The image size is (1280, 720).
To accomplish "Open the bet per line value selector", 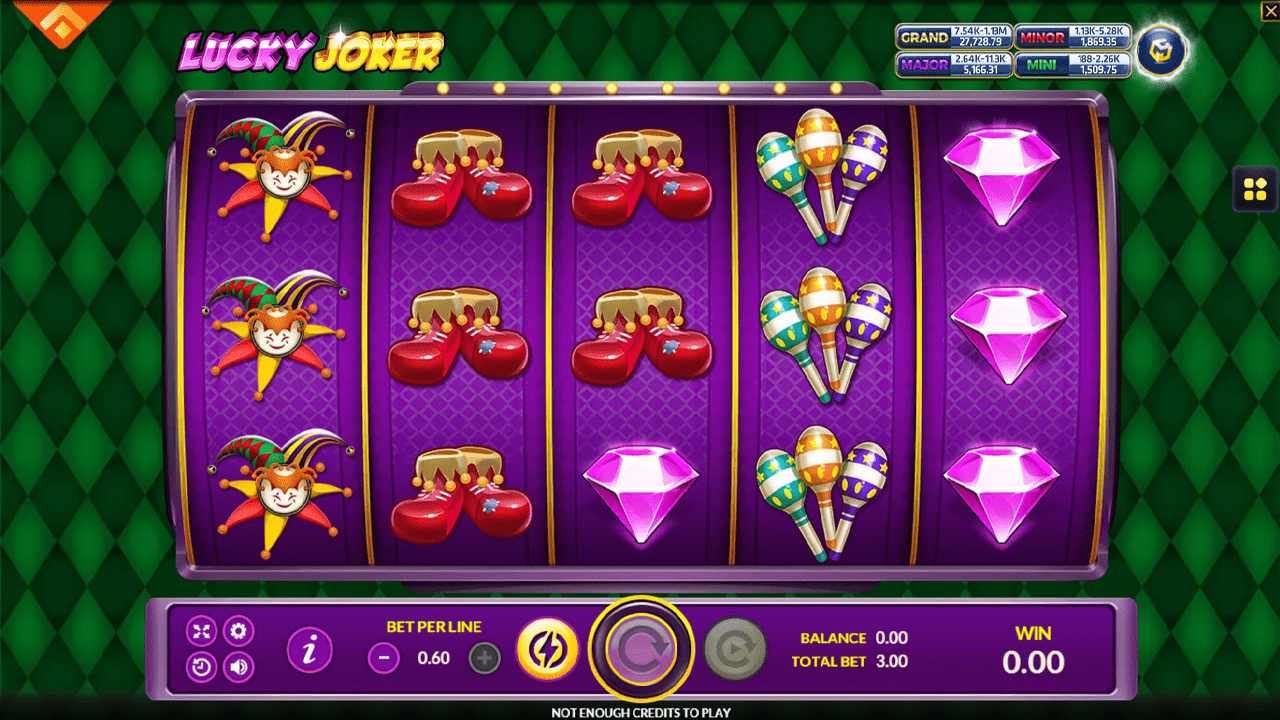I will pos(432,659).
